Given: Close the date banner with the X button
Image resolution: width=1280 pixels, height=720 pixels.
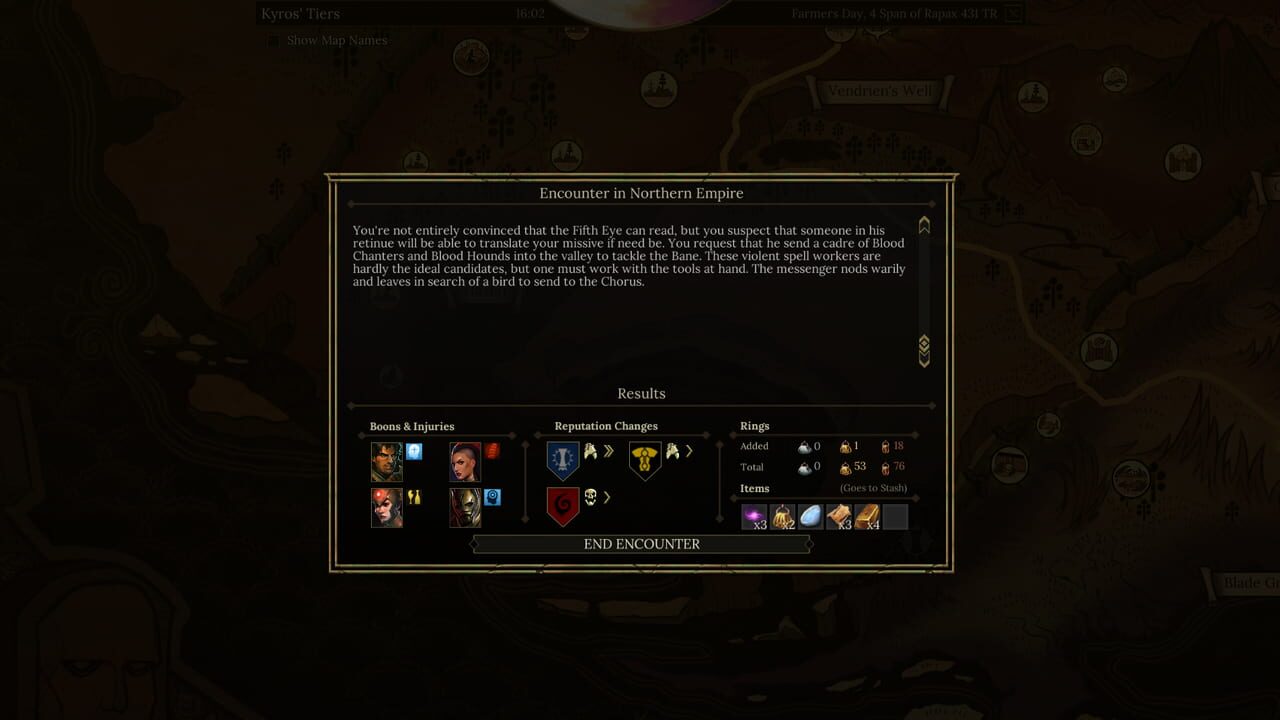Looking at the screenshot, I should (1013, 13).
